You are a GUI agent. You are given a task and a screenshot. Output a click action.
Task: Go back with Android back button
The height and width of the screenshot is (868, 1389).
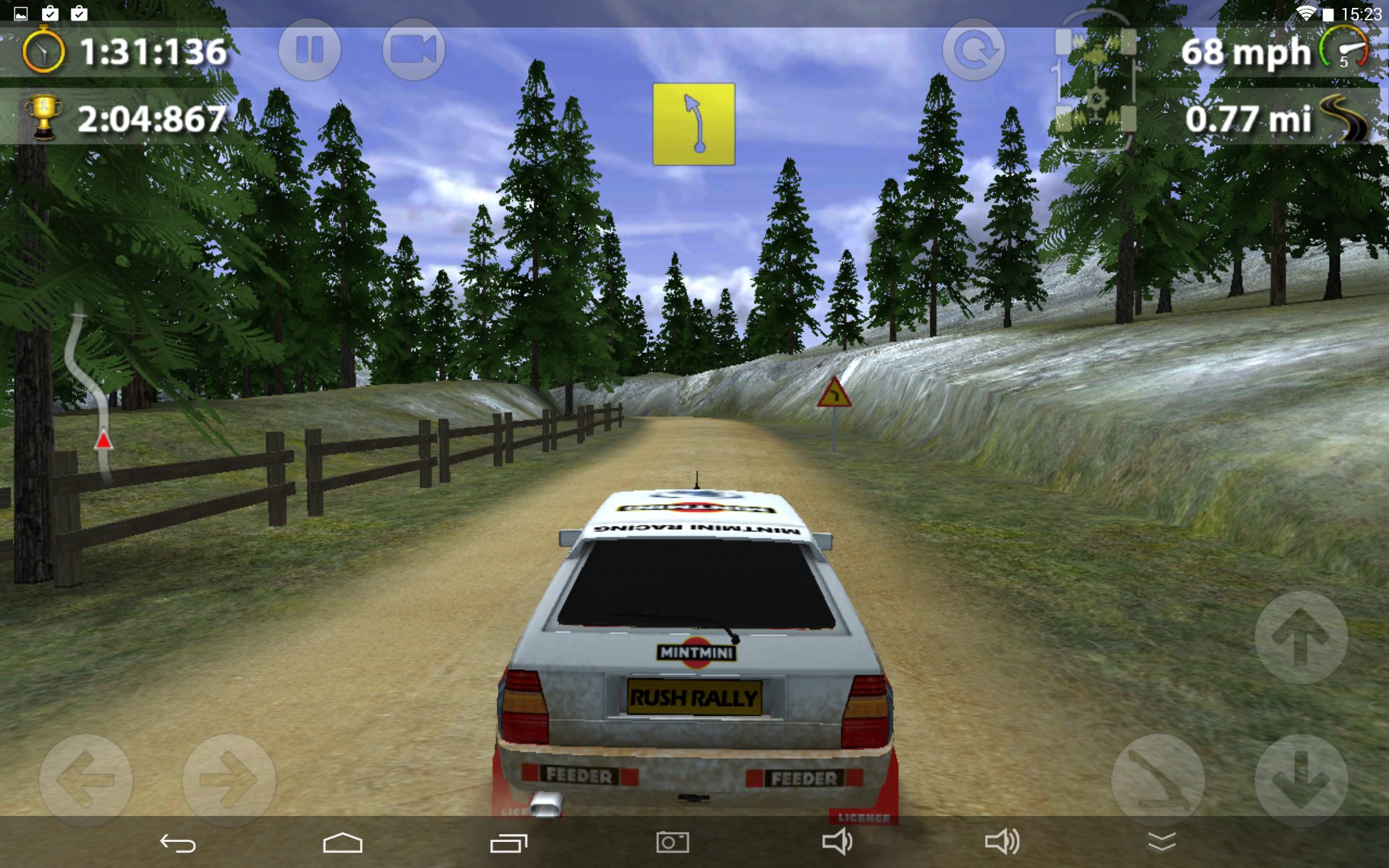(178, 843)
